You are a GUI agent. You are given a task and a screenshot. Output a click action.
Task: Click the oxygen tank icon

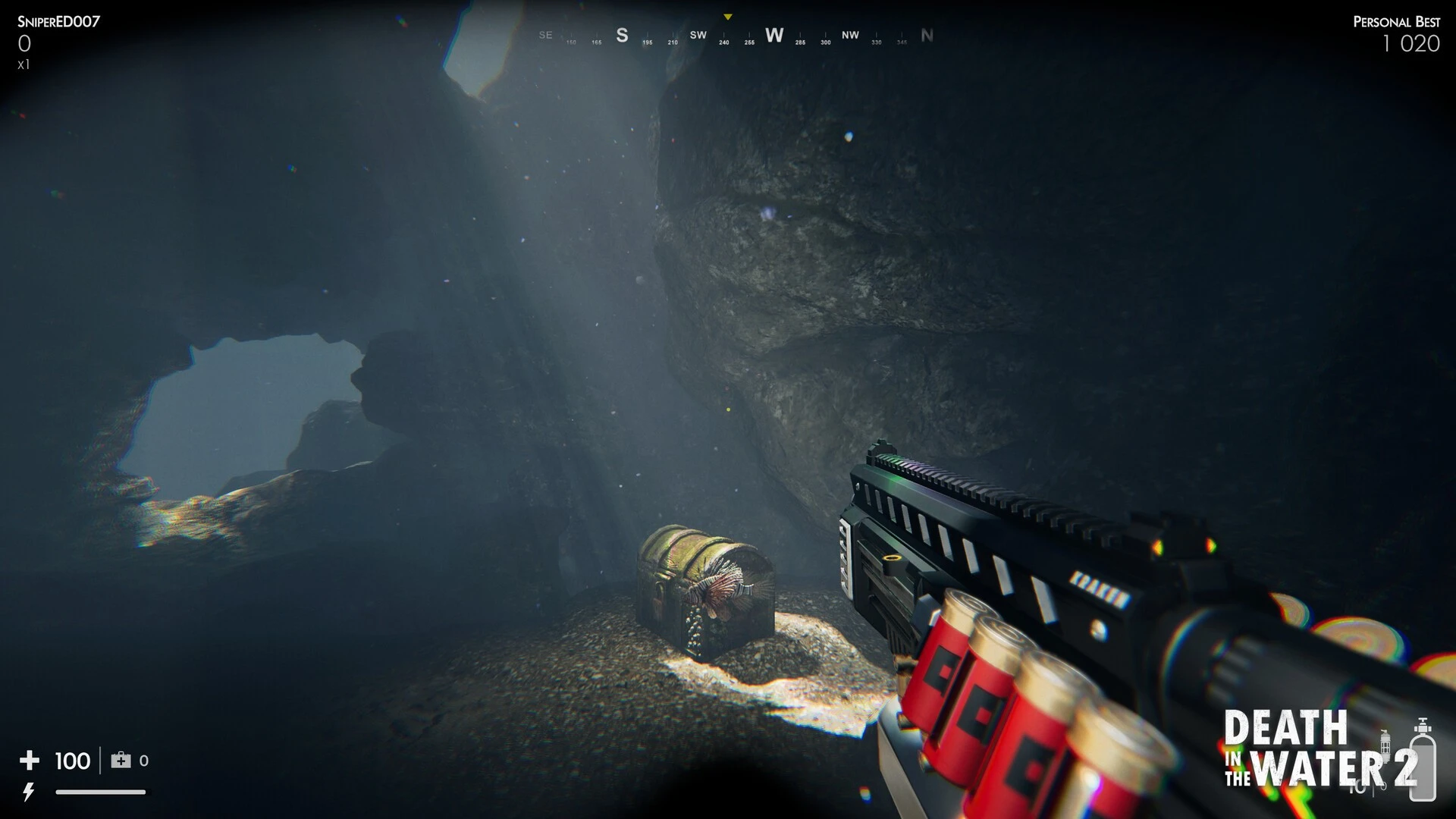click(x=1422, y=760)
